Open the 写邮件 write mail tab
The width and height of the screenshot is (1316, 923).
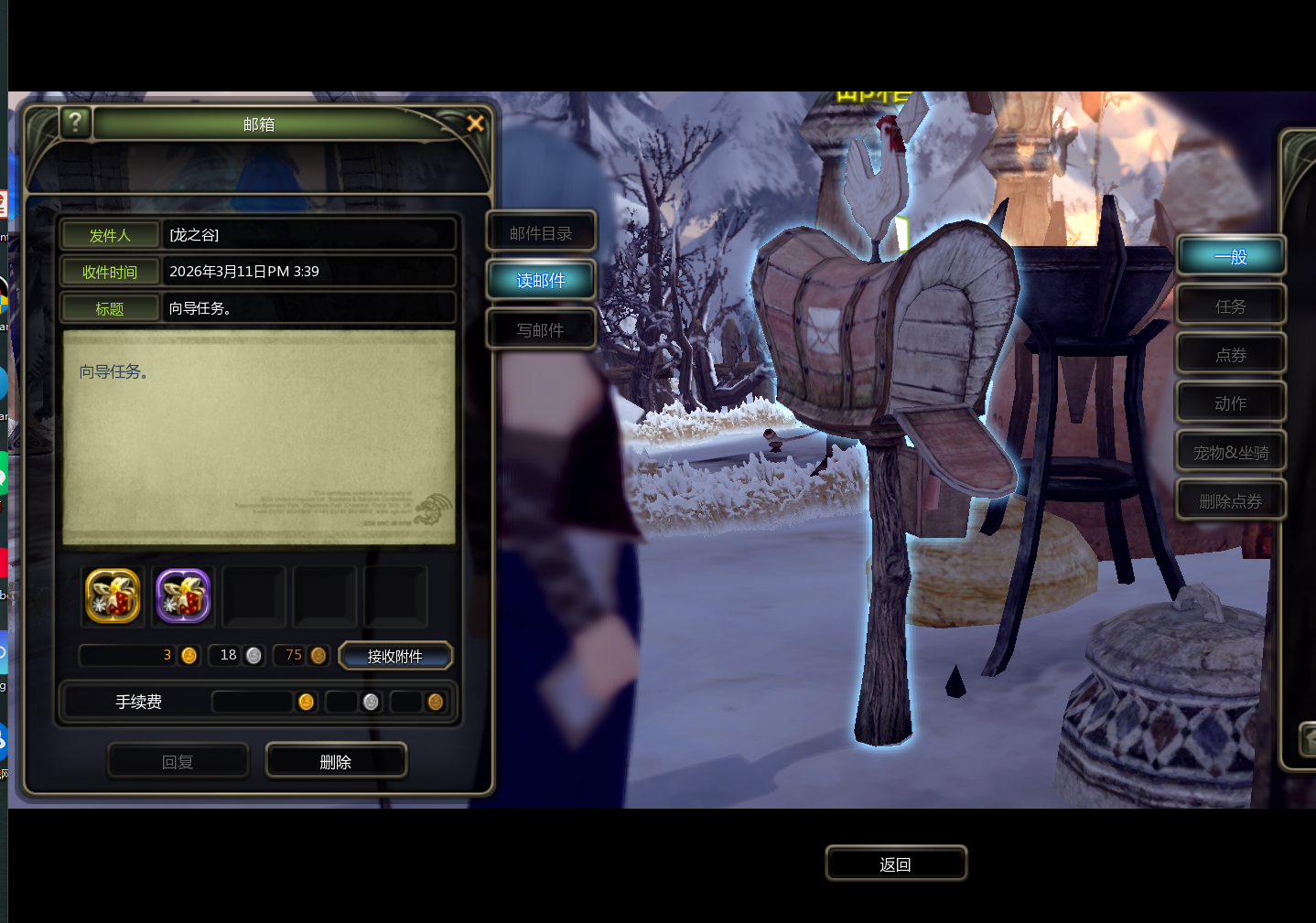click(541, 329)
